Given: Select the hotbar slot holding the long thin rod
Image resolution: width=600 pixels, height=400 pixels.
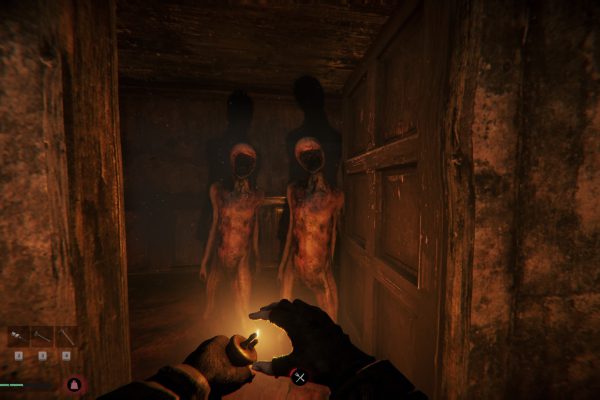Looking at the screenshot, I should [x=42, y=337].
